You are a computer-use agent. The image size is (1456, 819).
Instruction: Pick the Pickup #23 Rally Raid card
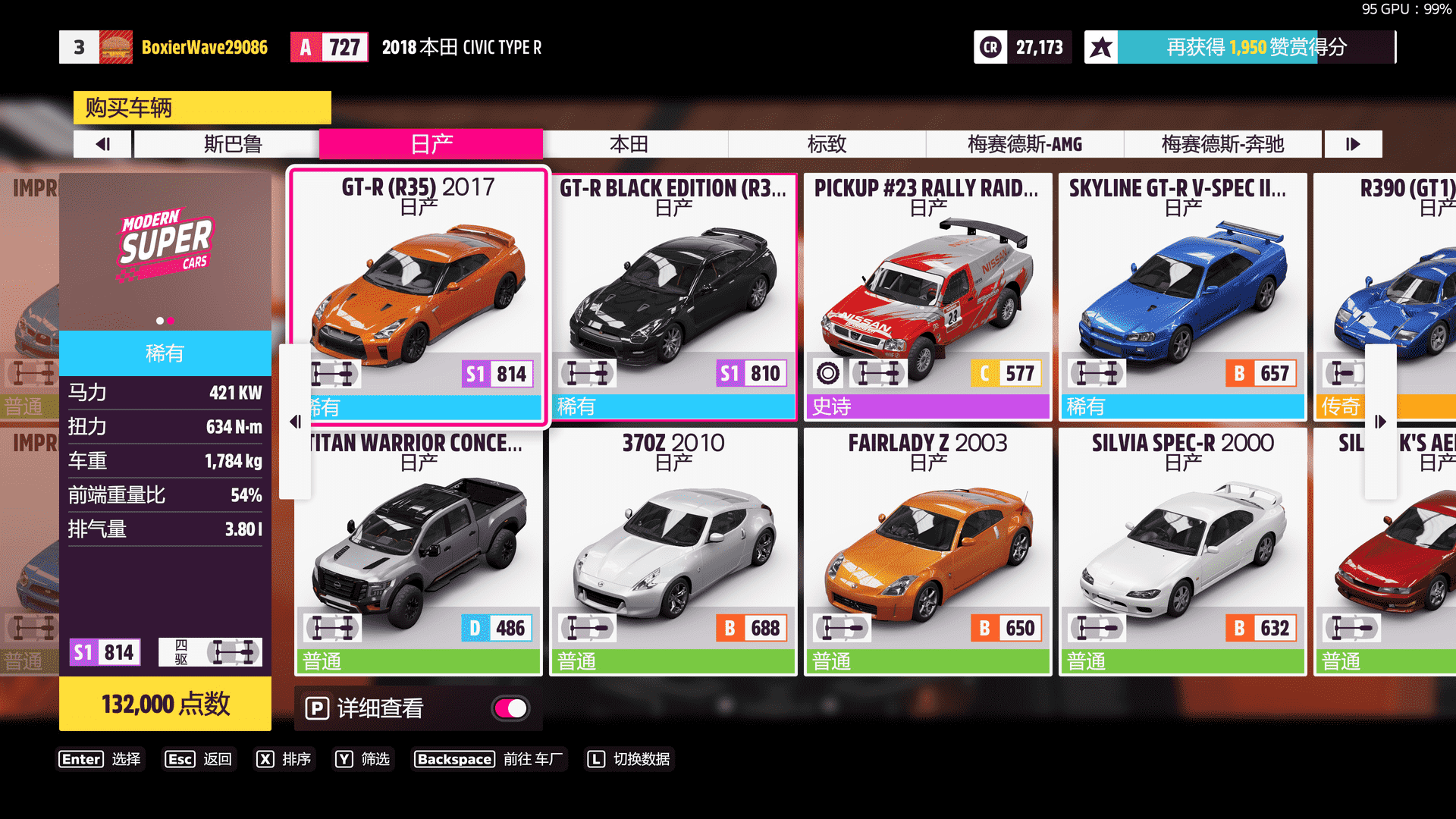(x=927, y=296)
